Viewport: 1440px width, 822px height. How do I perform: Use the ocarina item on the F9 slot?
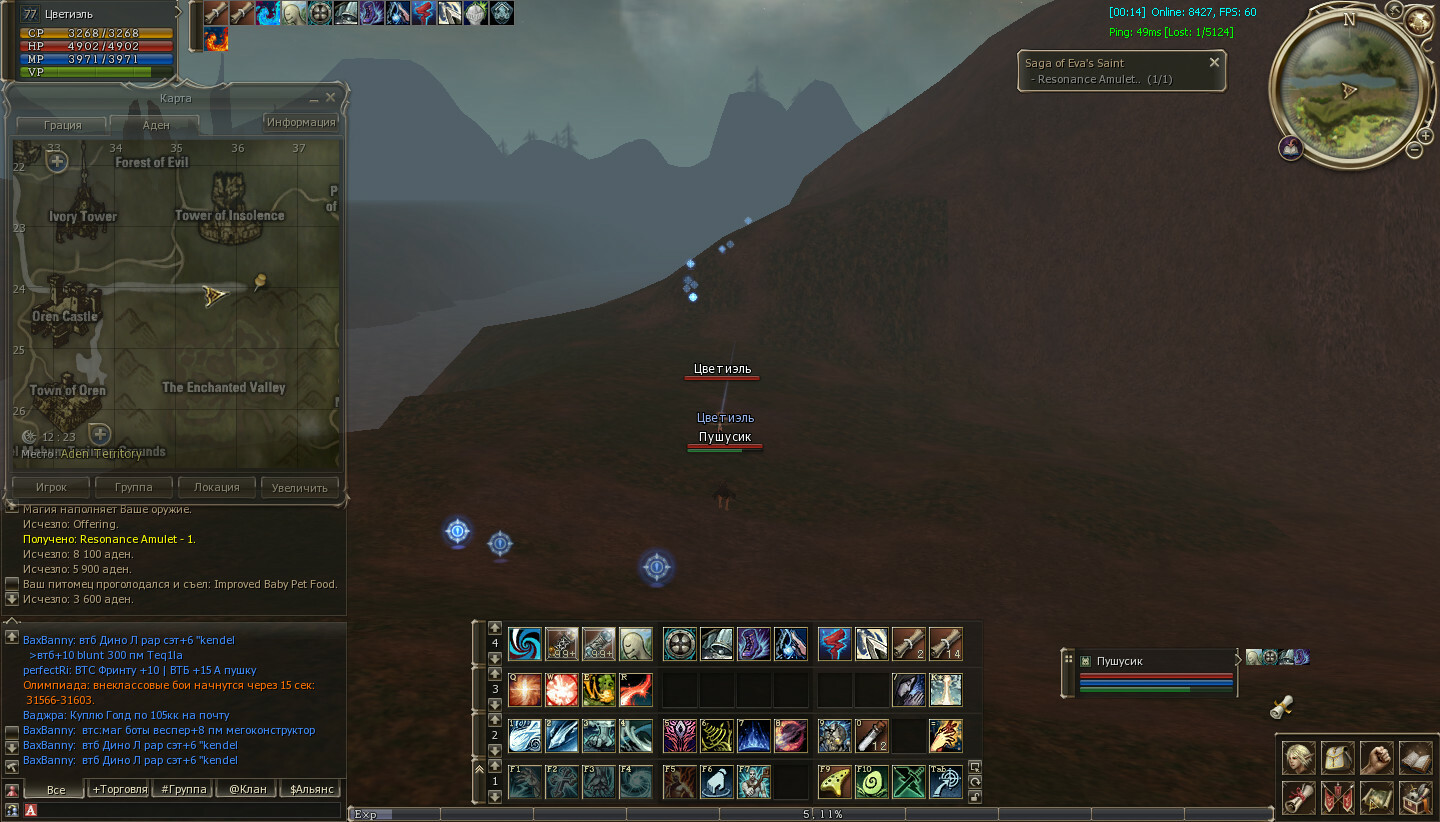[x=833, y=782]
